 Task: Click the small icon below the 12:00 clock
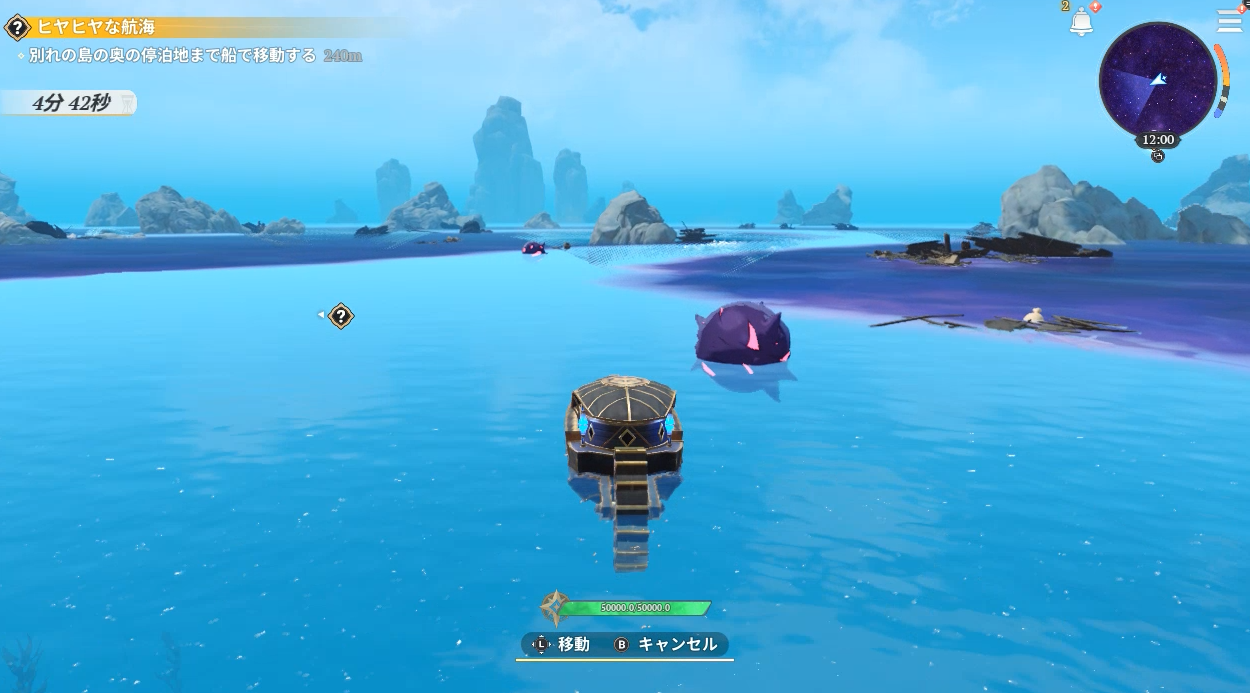point(1158,156)
